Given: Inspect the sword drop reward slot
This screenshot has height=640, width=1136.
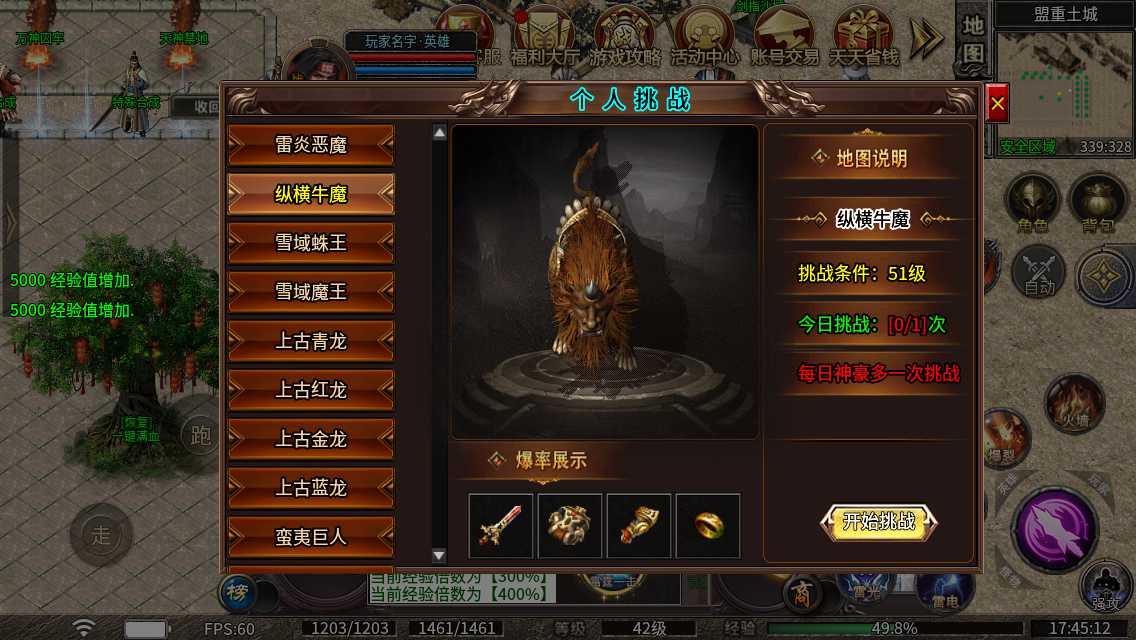Looking at the screenshot, I should pyautogui.click(x=501, y=525).
